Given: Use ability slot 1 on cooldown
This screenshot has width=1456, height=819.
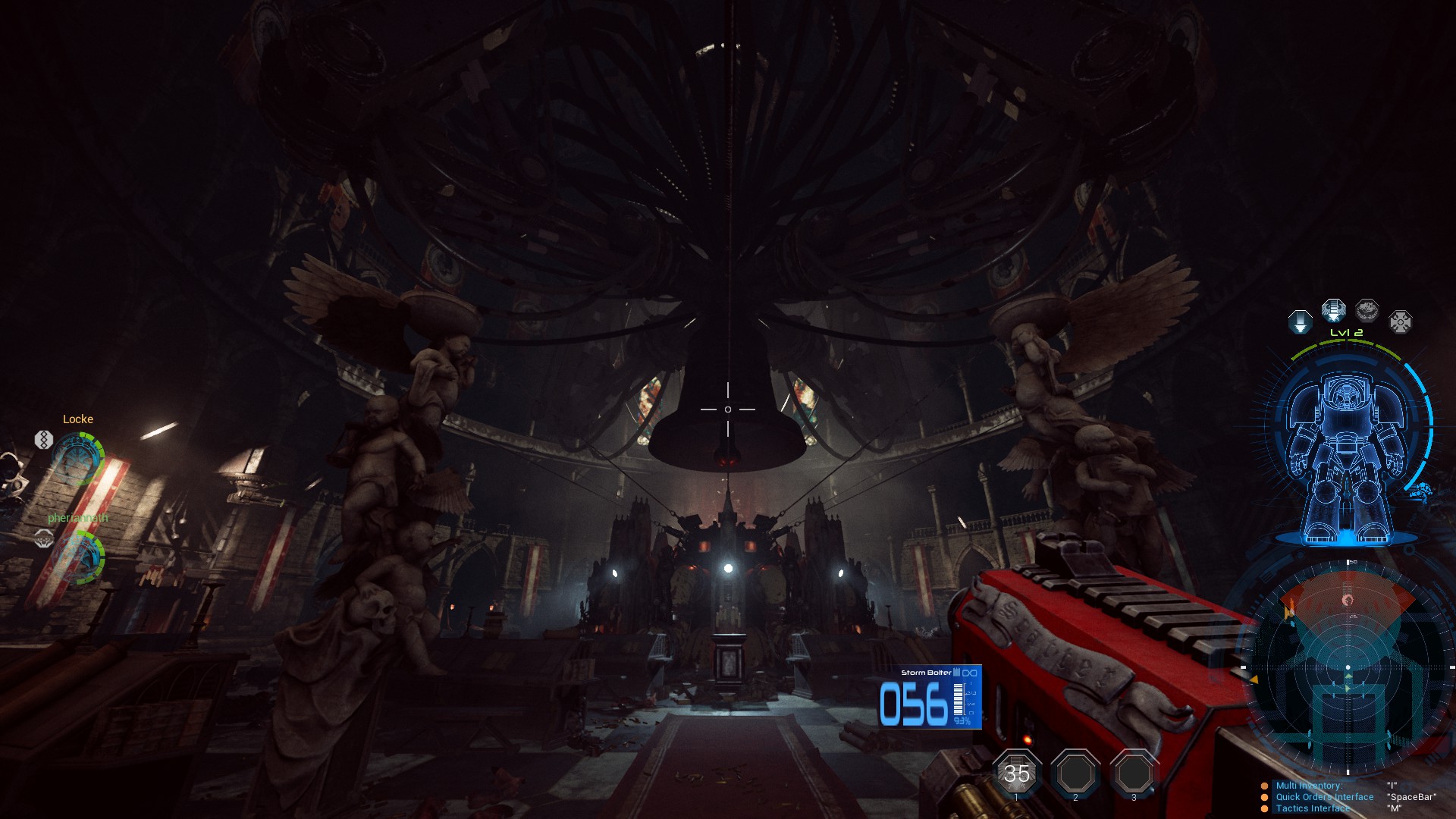Looking at the screenshot, I should pyautogui.click(x=1016, y=773).
